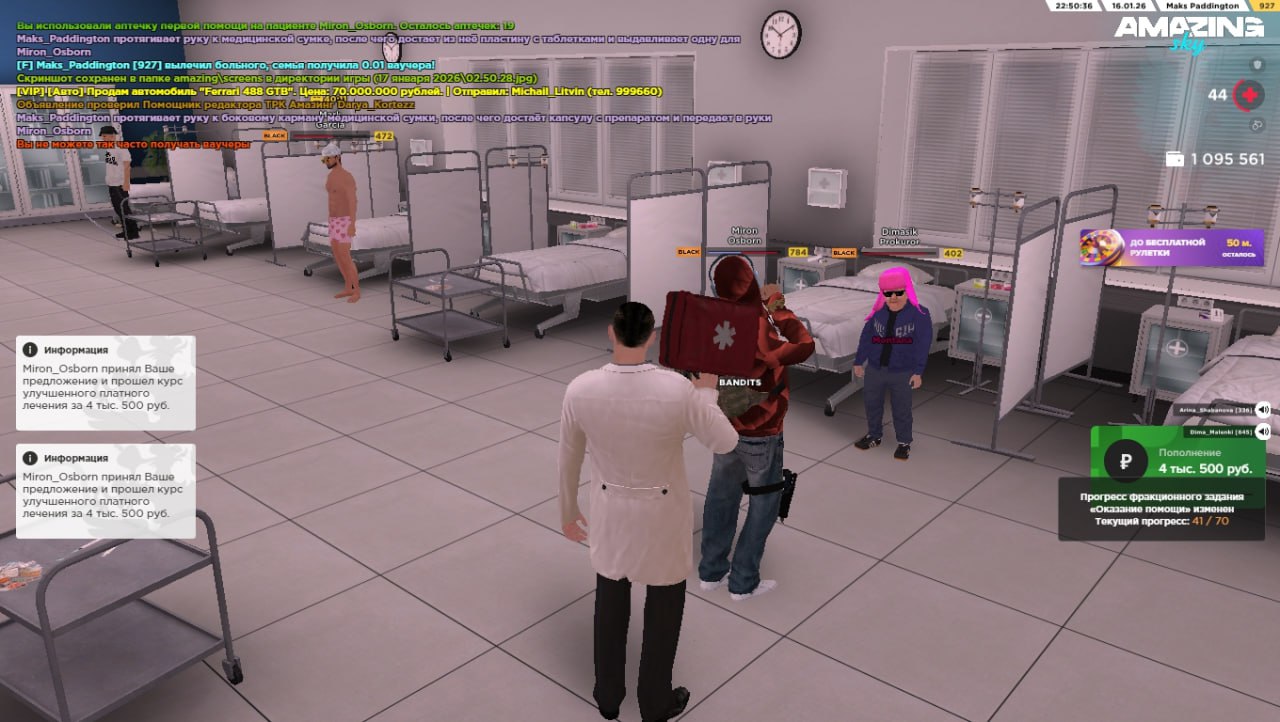The image size is (1280, 722).
Task: Click the red cross health icon
Action: click(x=1248, y=95)
